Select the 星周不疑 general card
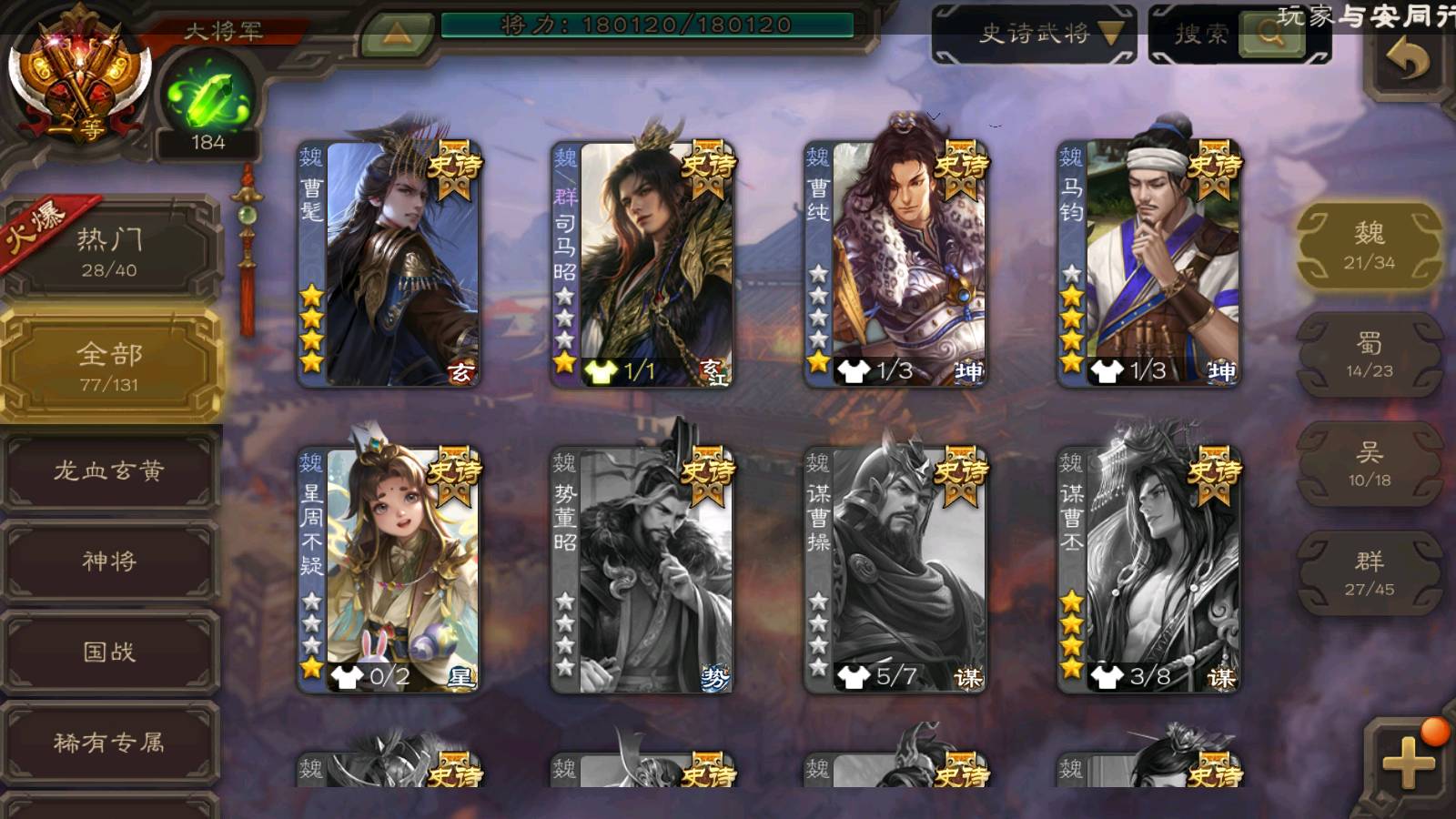 (x=389, y=570)
